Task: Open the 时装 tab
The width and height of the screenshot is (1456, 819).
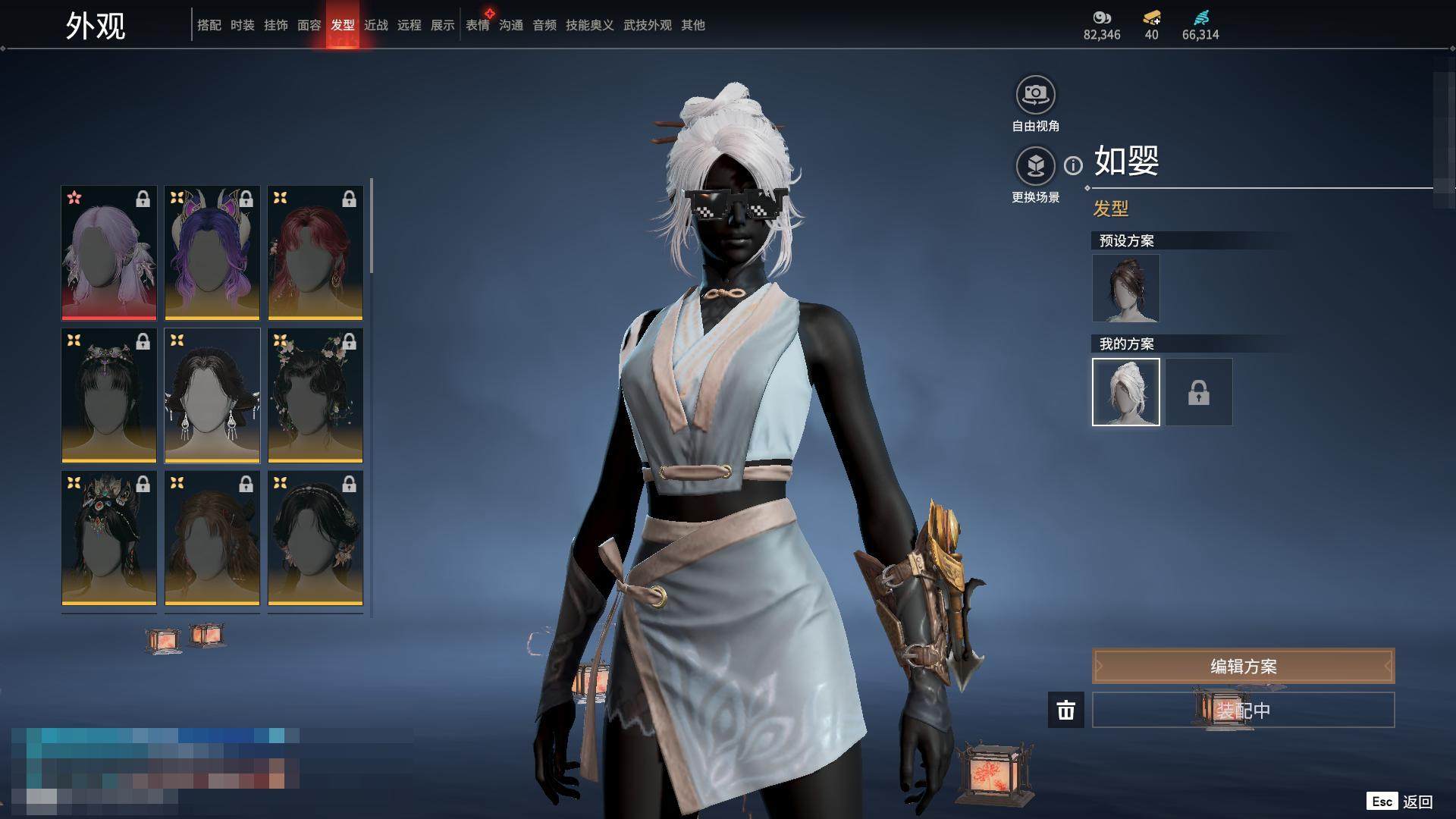Action: pos(242,25)
